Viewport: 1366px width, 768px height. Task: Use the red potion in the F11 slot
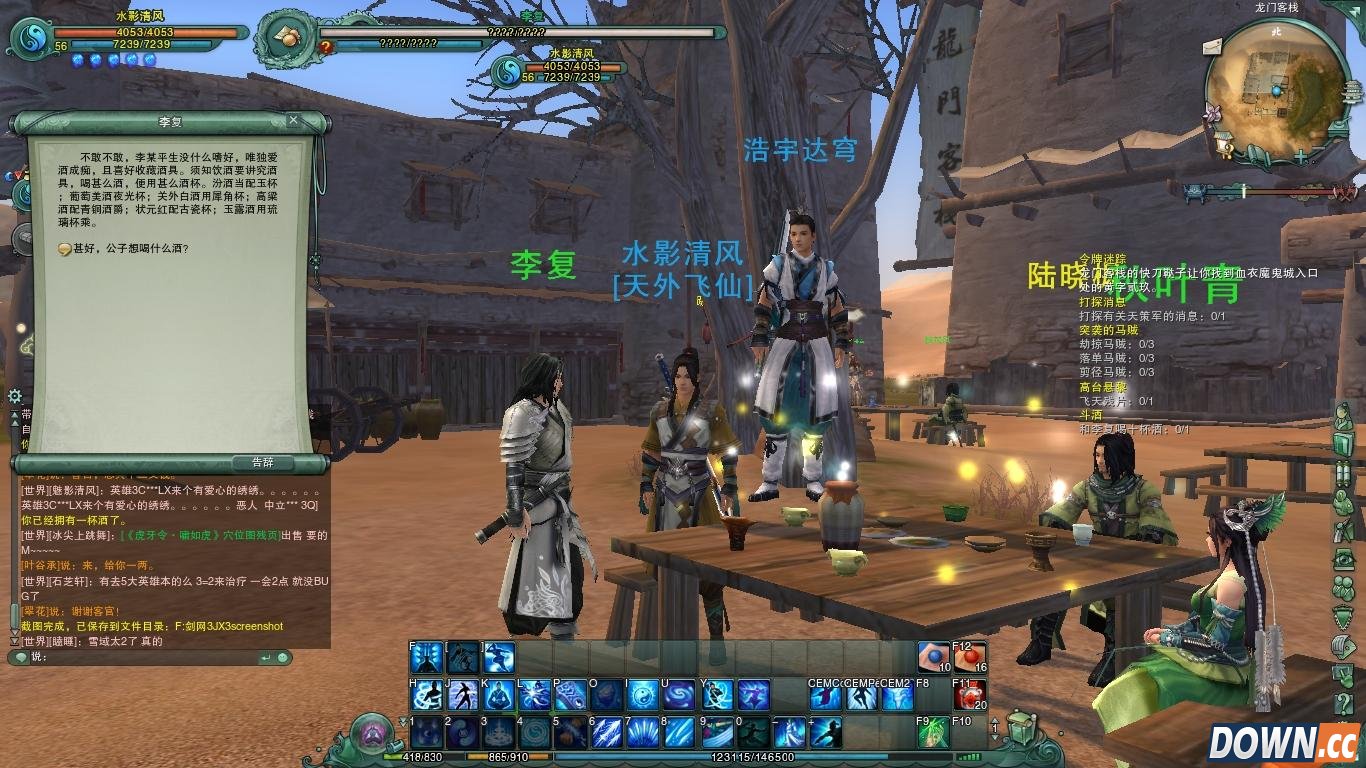pyautogui.click(x=970, y=695)
